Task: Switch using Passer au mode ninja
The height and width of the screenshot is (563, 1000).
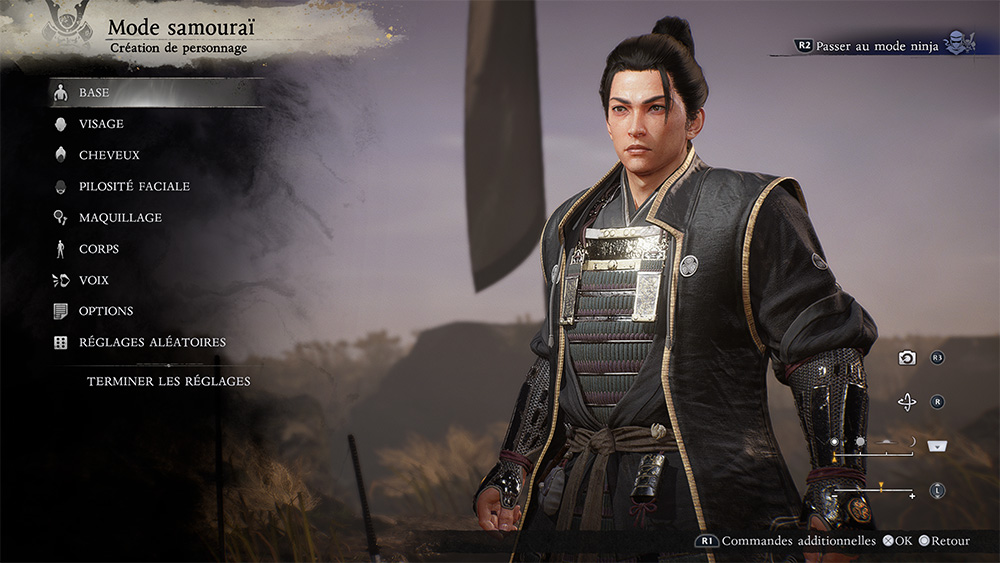Action: (x=877, y=46)
